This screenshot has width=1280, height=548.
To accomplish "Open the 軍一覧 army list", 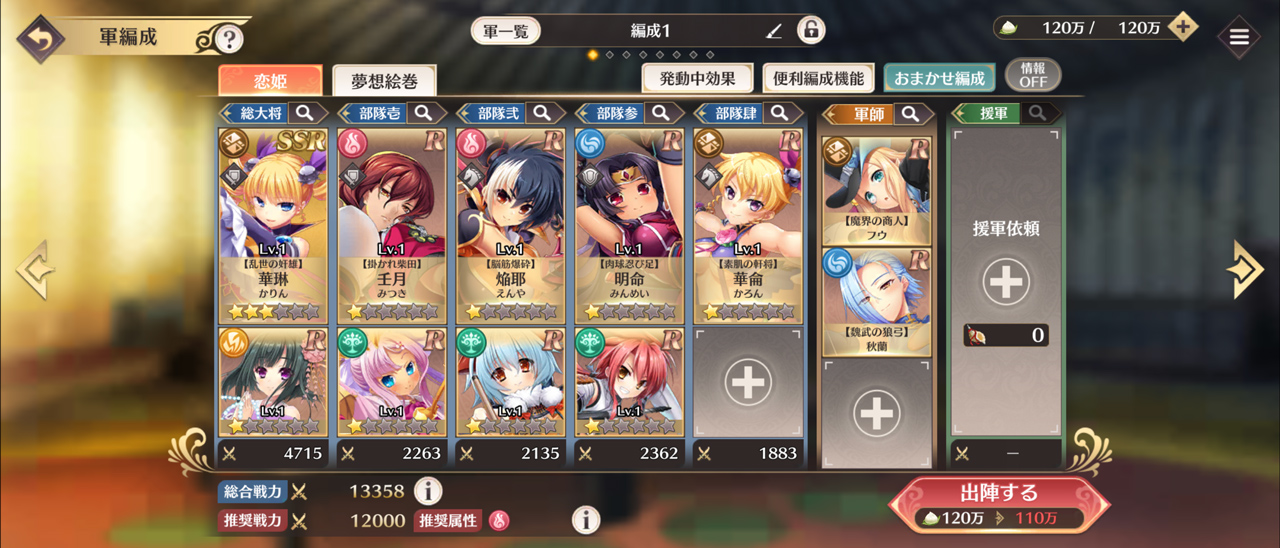I will point(505,30).
